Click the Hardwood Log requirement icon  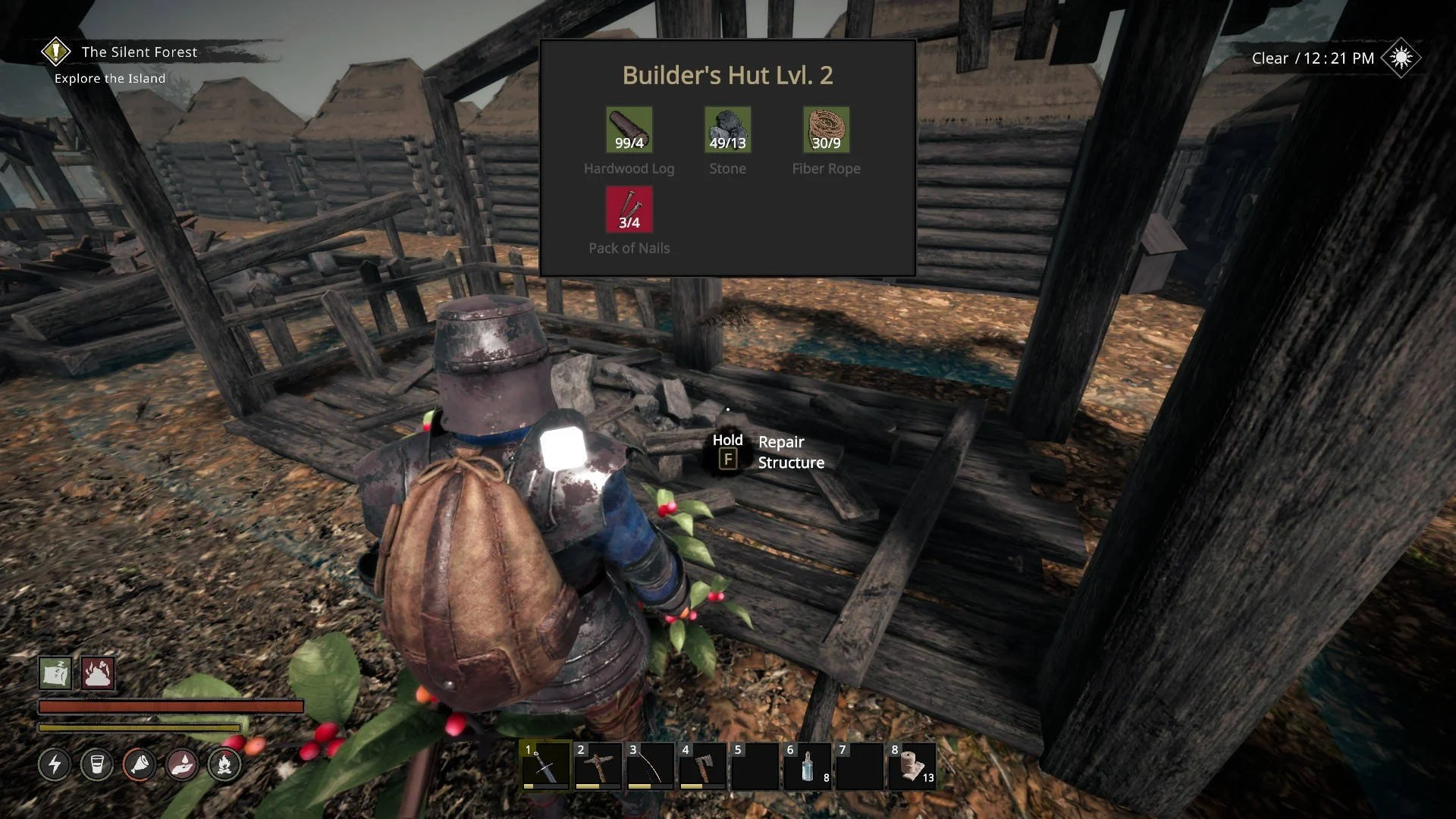point(629,130)
